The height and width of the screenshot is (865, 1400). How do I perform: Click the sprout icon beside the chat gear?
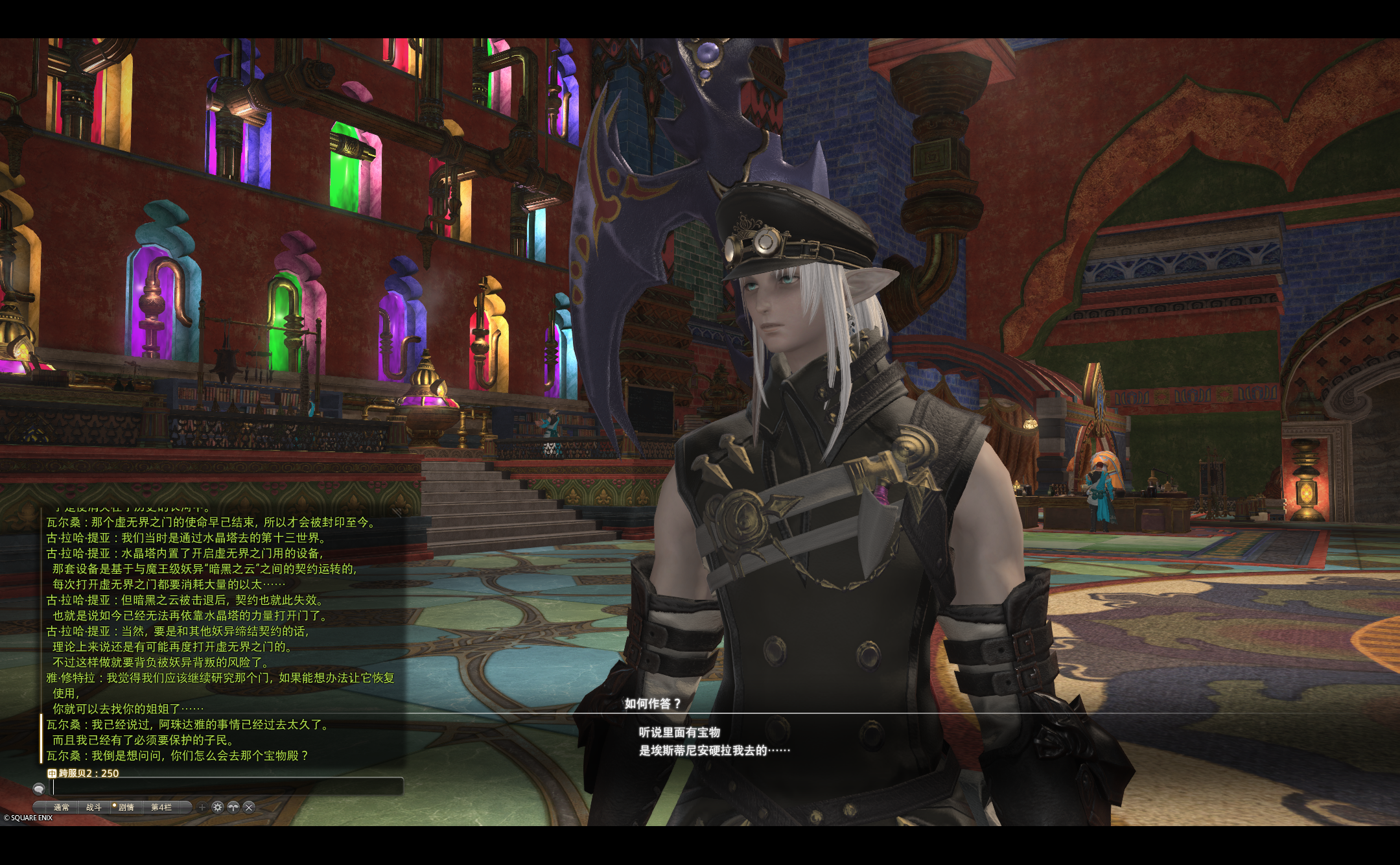[x=233, y=807]
